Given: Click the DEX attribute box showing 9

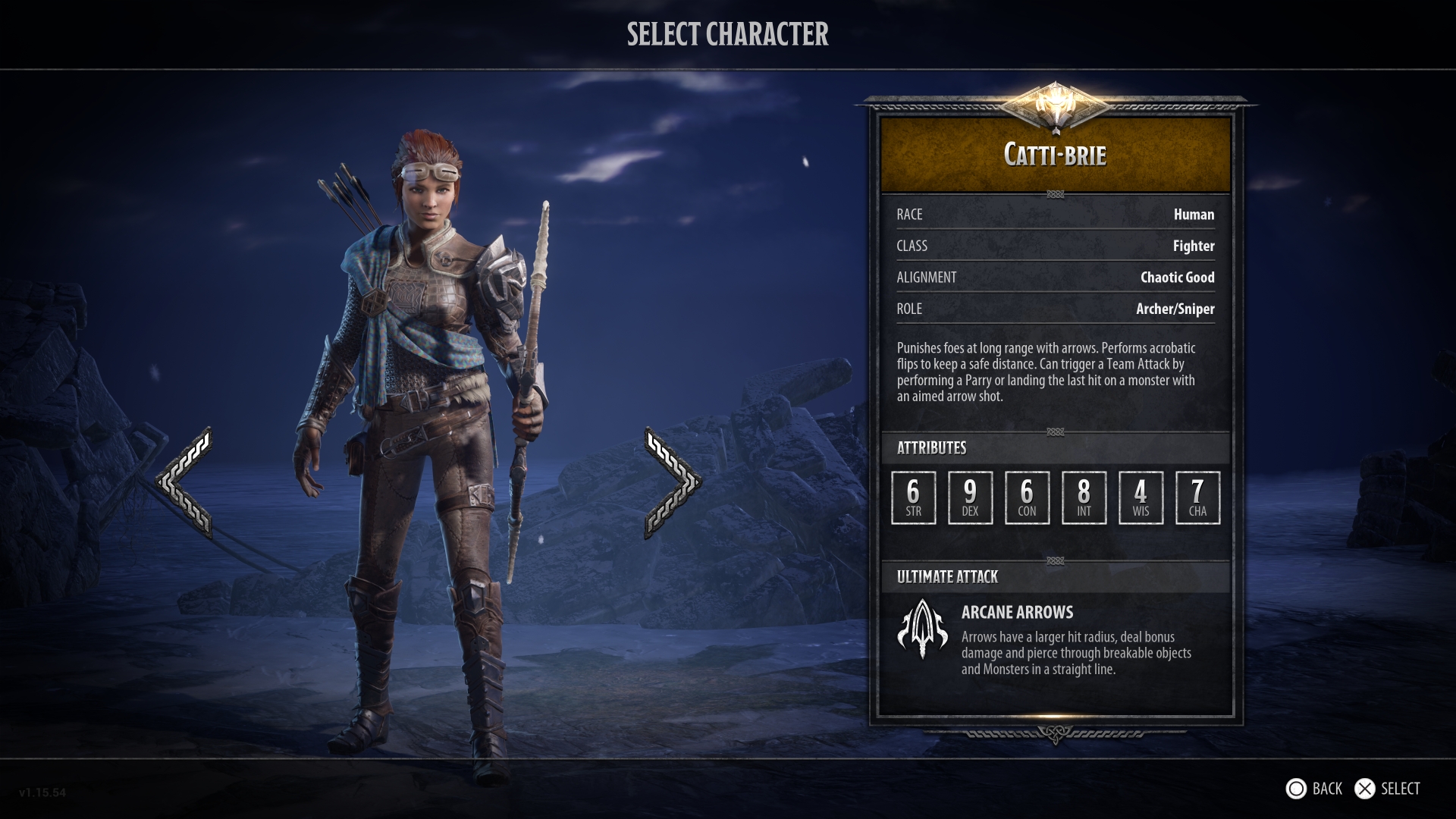Looking at the screenshot, I should (x=970, y=497).
